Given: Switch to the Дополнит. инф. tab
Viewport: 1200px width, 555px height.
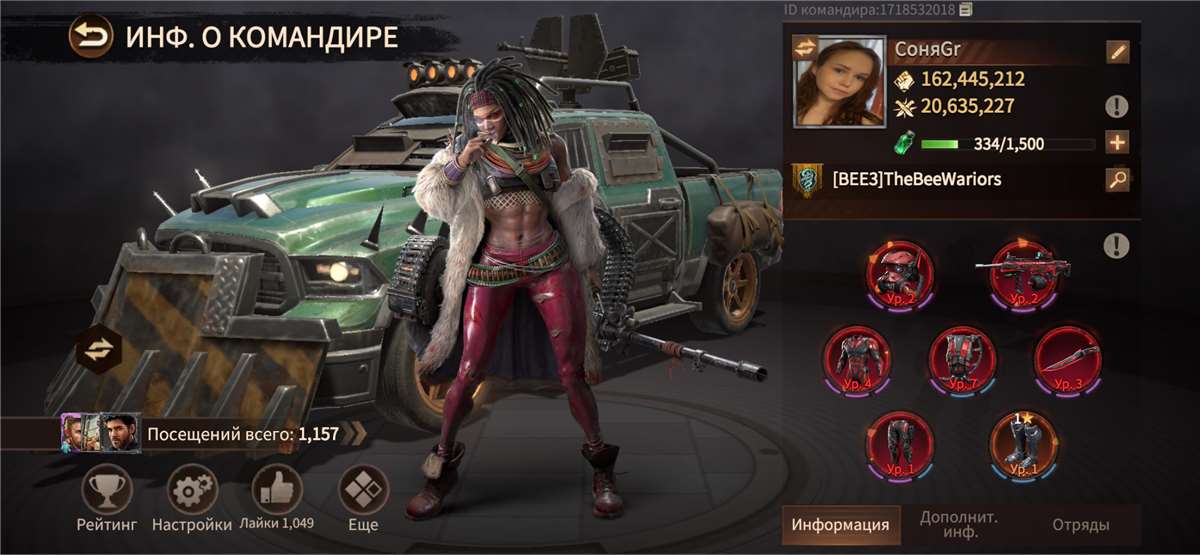Looking at the screenshot, I should (x=960, y=524).
